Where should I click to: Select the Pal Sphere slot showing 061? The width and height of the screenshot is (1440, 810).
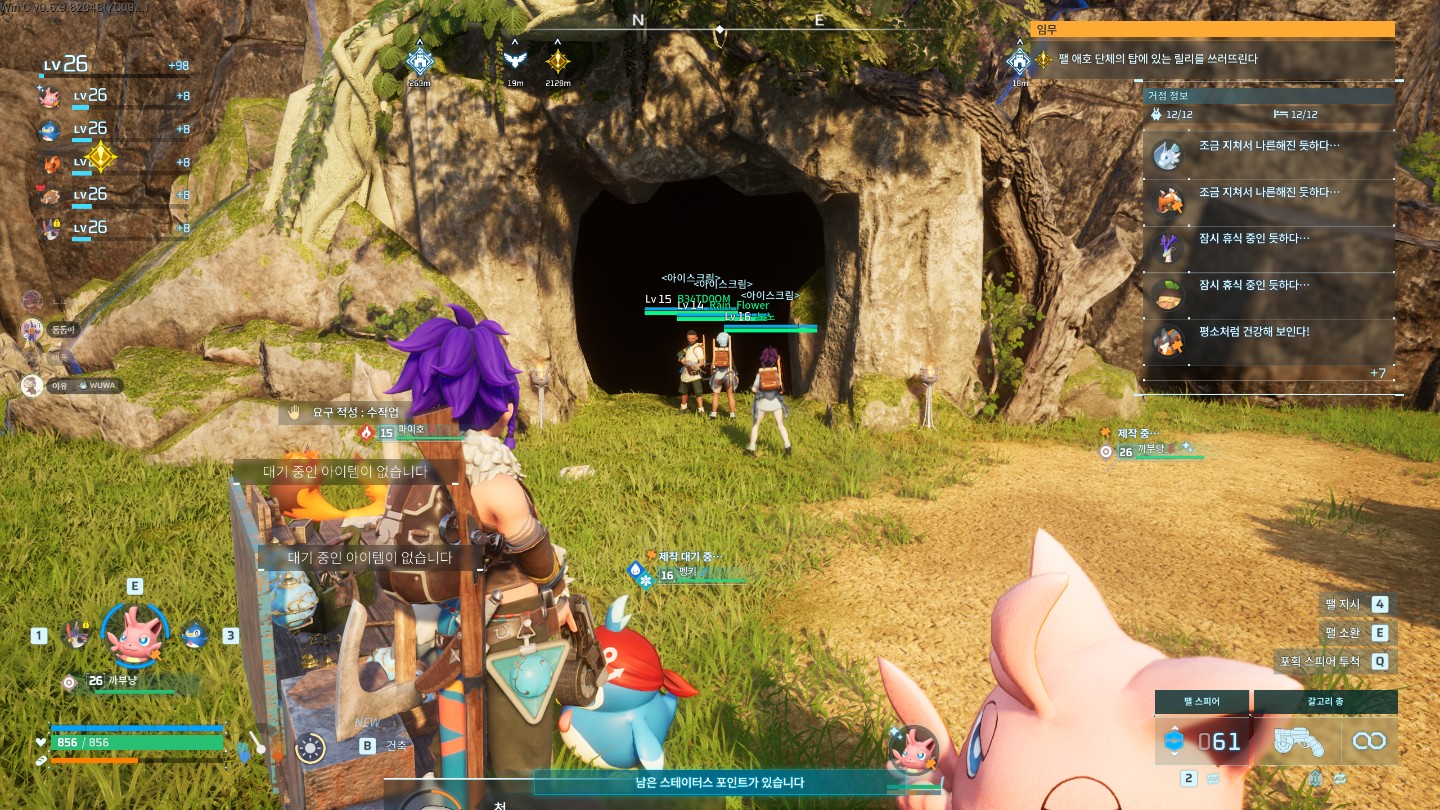coord(1203,741)
